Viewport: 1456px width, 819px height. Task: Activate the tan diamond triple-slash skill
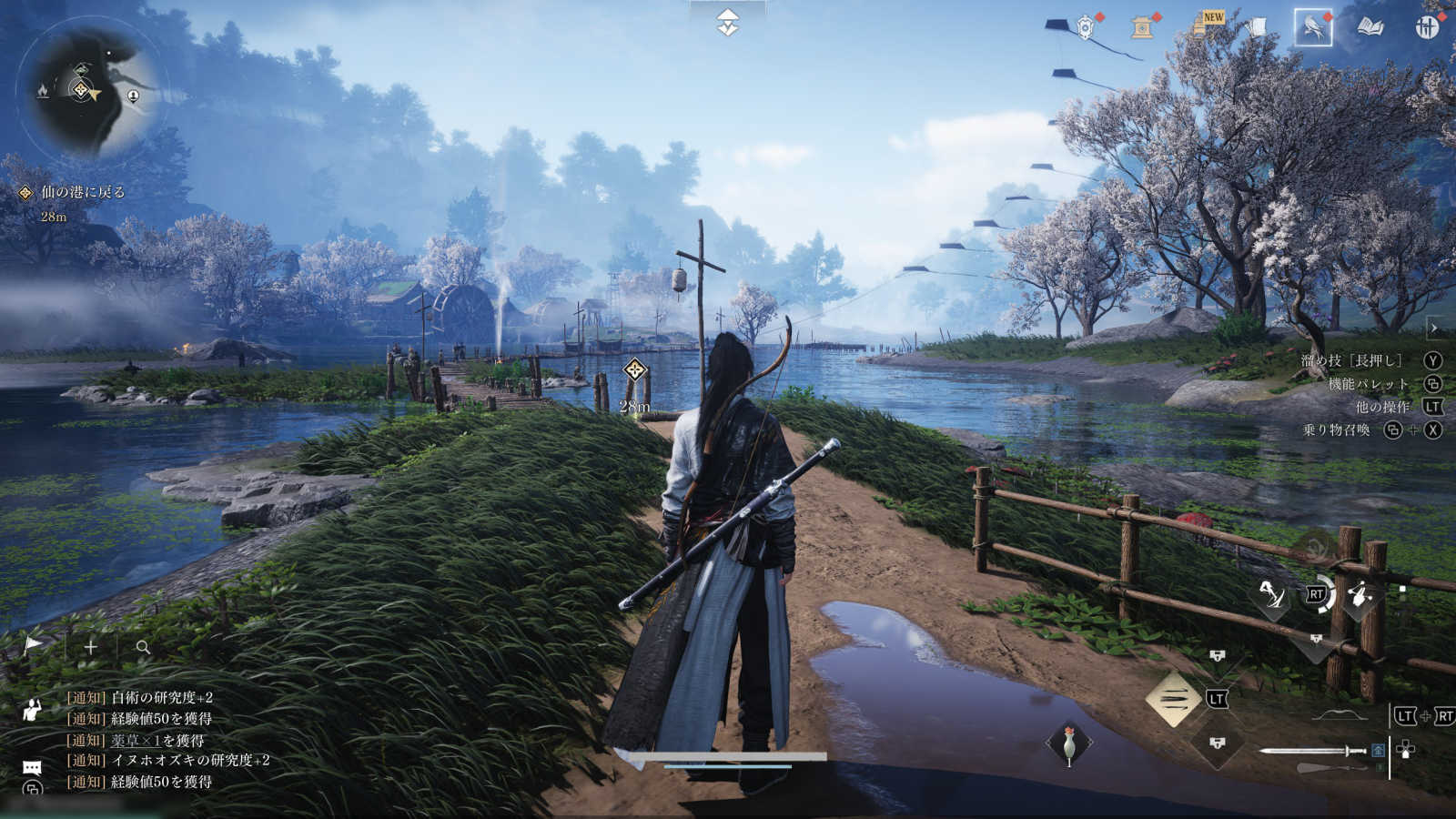(x=1172, y=699)
